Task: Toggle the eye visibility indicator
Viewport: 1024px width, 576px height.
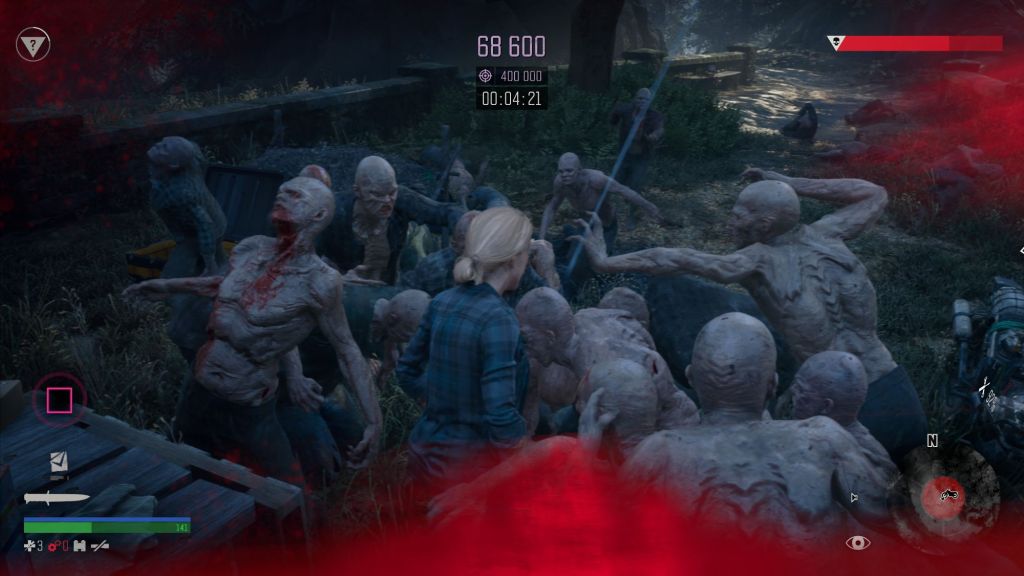Action: coord(857,543)
